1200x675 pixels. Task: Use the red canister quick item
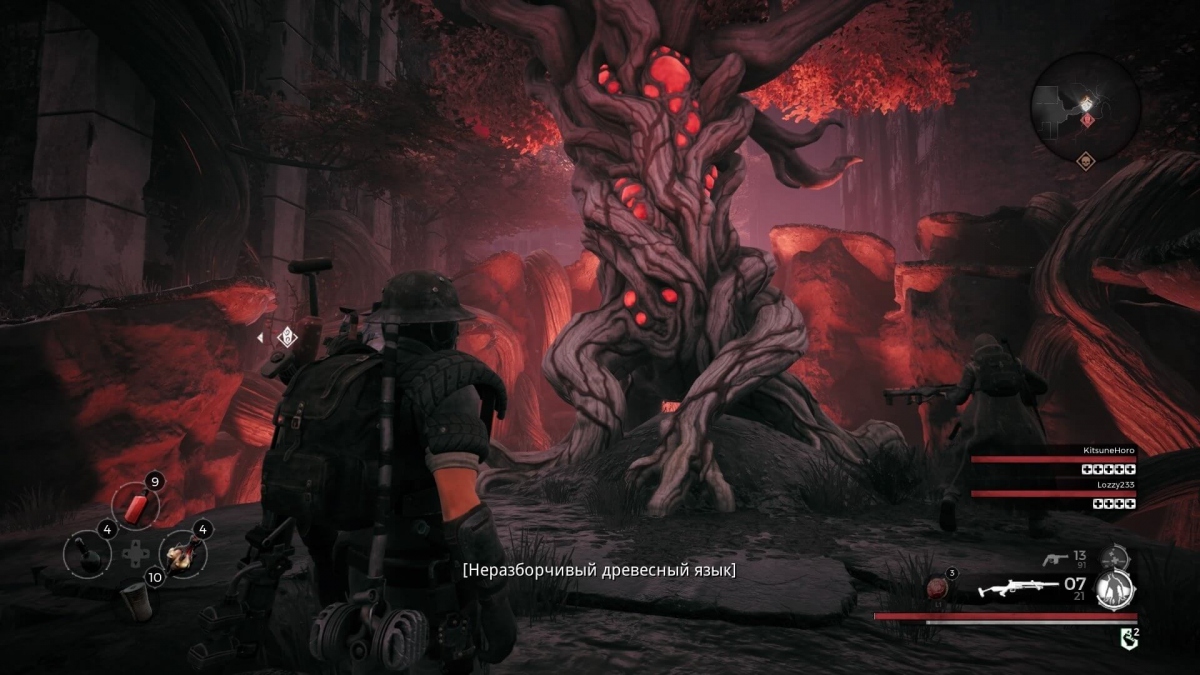(x=135, y=506)
